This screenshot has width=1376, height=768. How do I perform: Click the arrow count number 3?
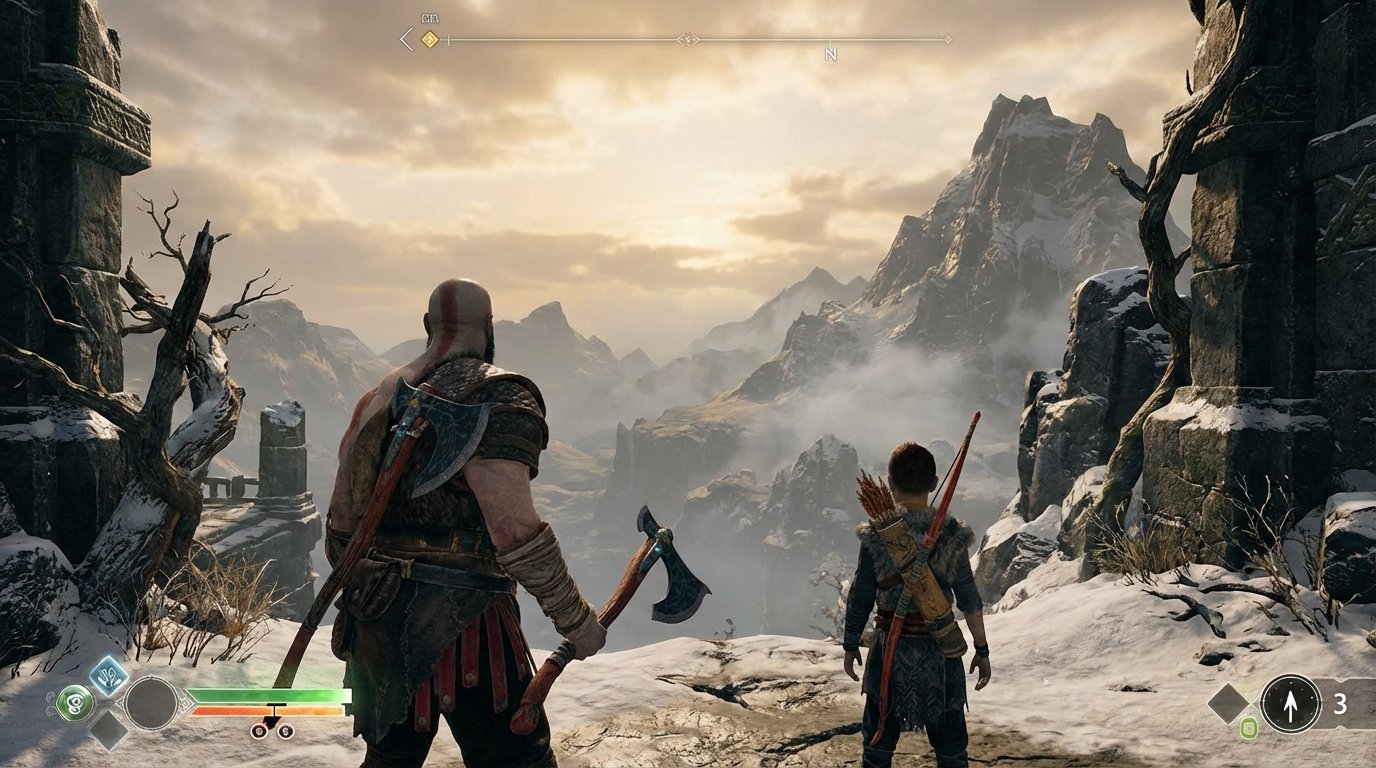[x=1341, y=703]
